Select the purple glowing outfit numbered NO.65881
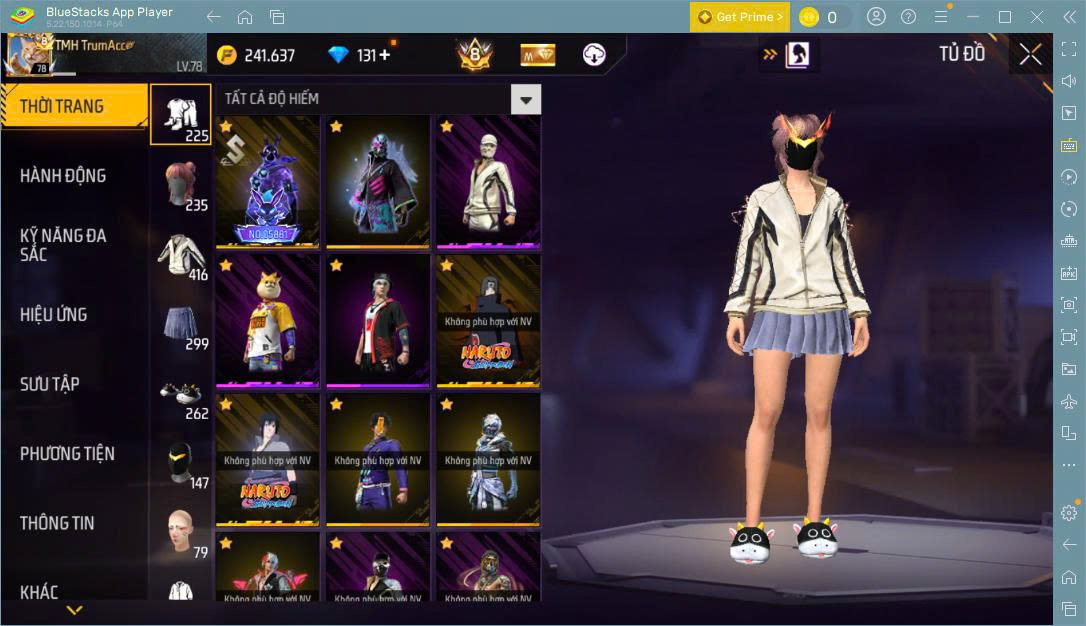Image resolution: width=1086 pixels, height=626 pixels. pos(268,182)
